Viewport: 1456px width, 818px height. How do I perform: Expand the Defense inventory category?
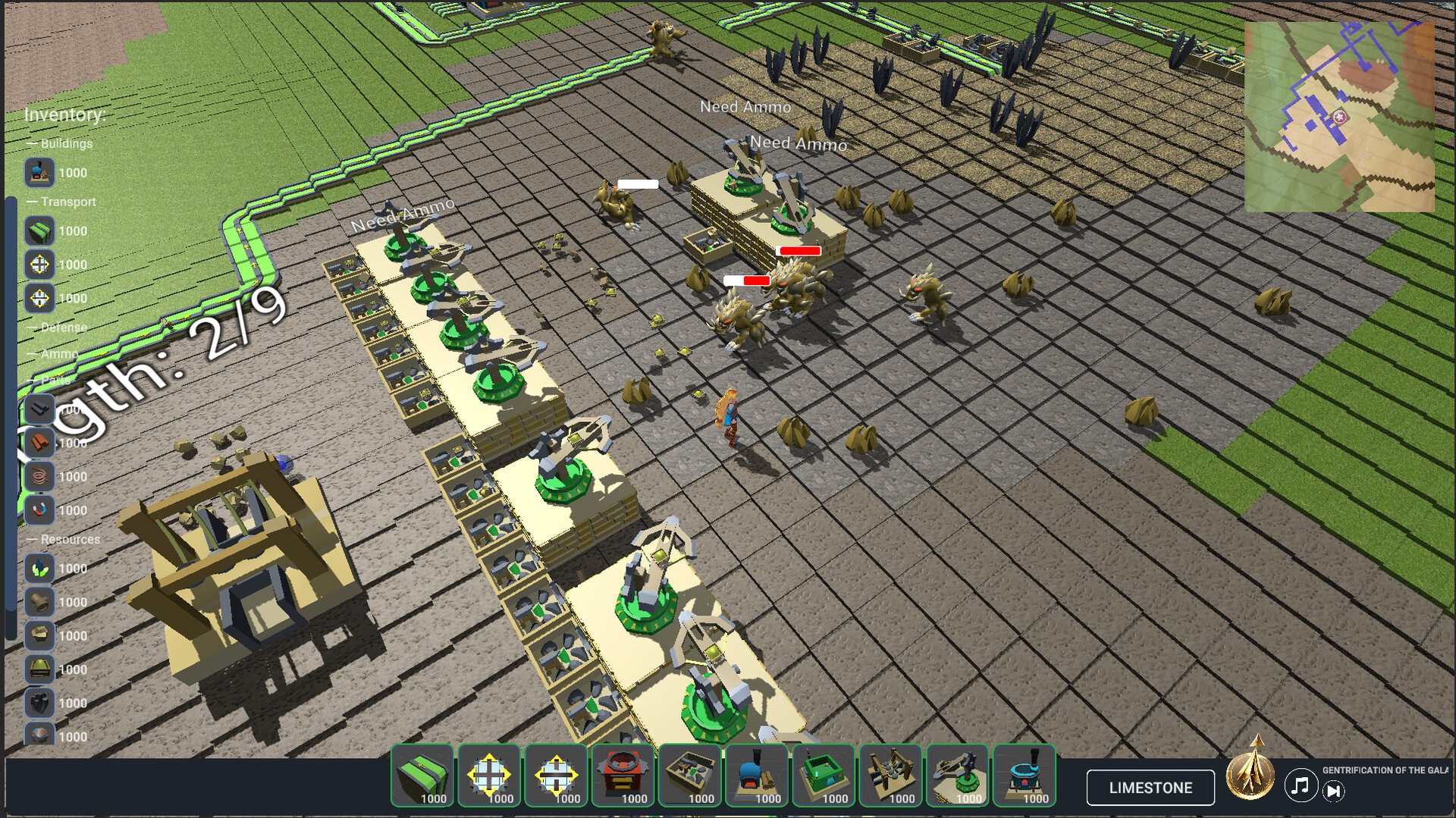click(58, 328)
